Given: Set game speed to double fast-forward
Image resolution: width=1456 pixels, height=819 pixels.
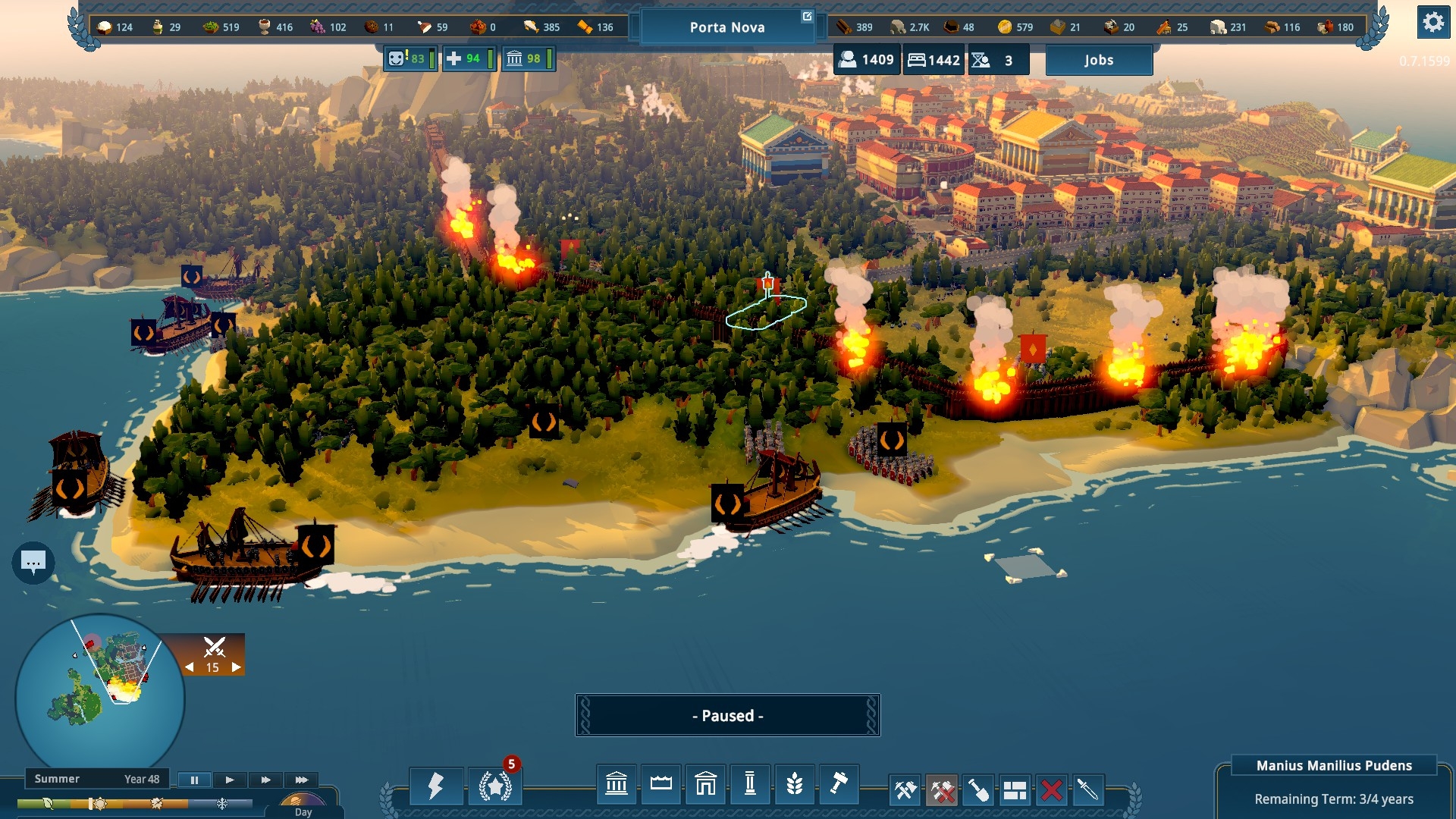Looking at the screenshot, I should point(265,780).
